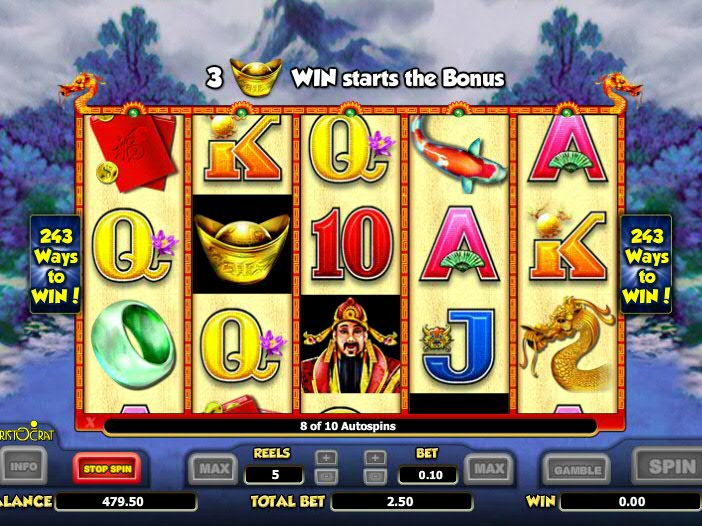Hit the SPIN button

669,466
